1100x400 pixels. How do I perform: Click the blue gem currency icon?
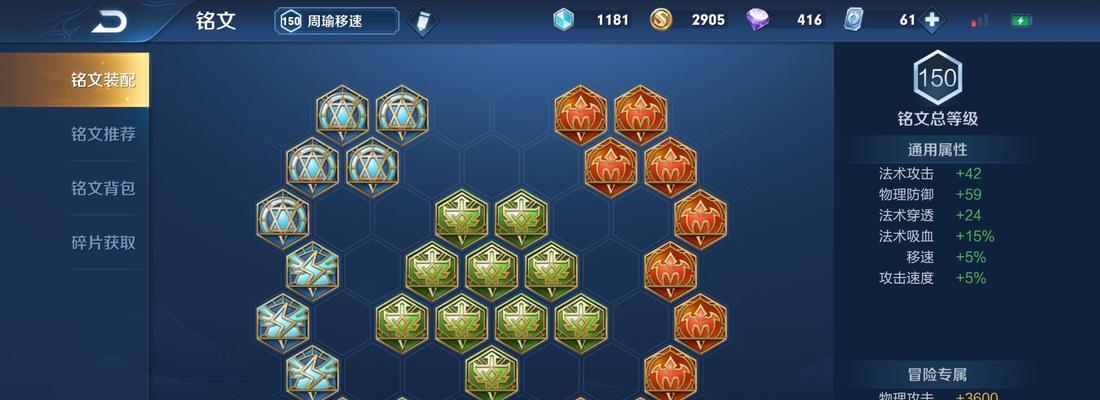[x=565, y=20]
